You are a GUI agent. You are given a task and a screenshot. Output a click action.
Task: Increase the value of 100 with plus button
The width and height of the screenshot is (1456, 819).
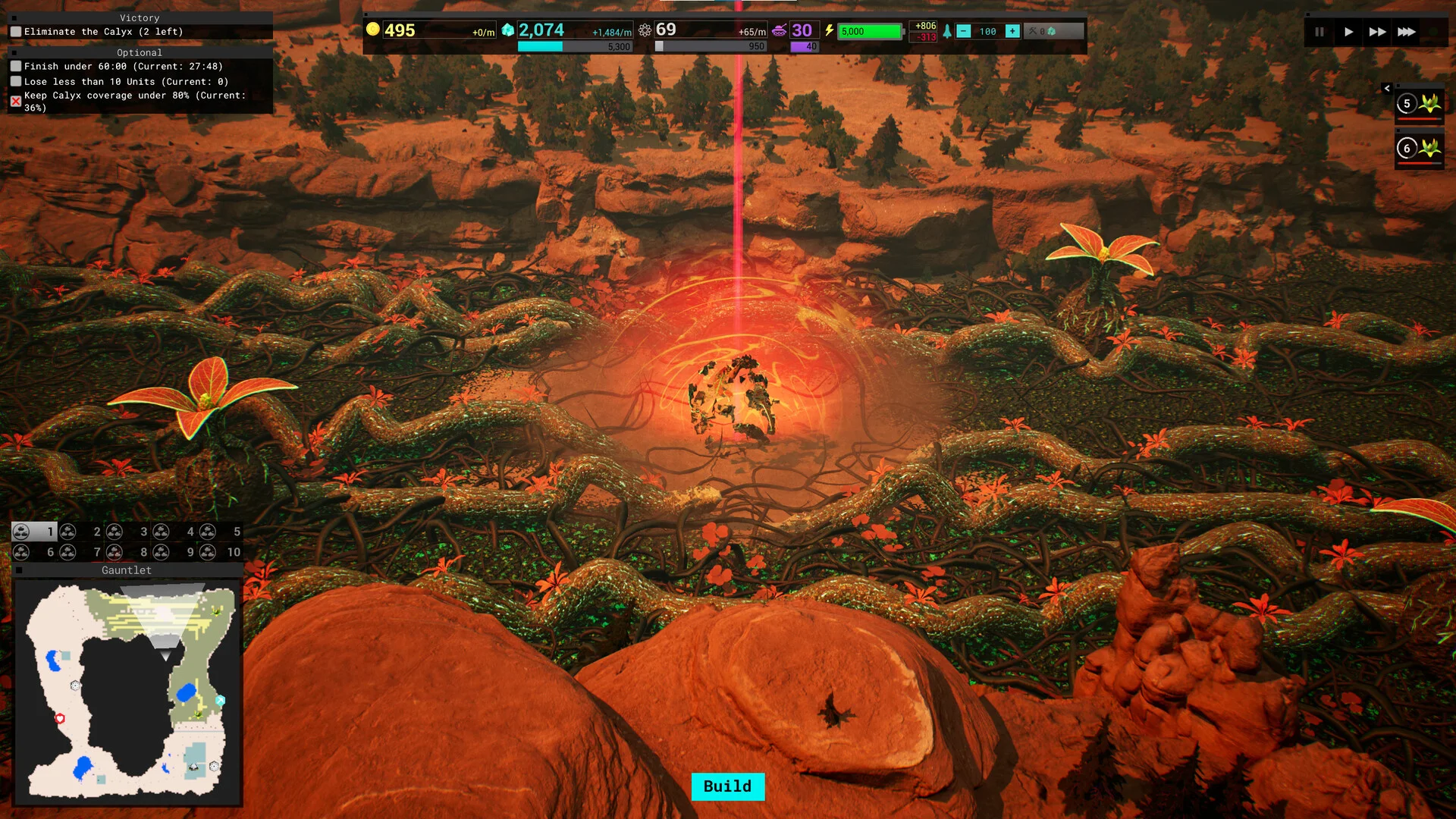(1012, 31)
